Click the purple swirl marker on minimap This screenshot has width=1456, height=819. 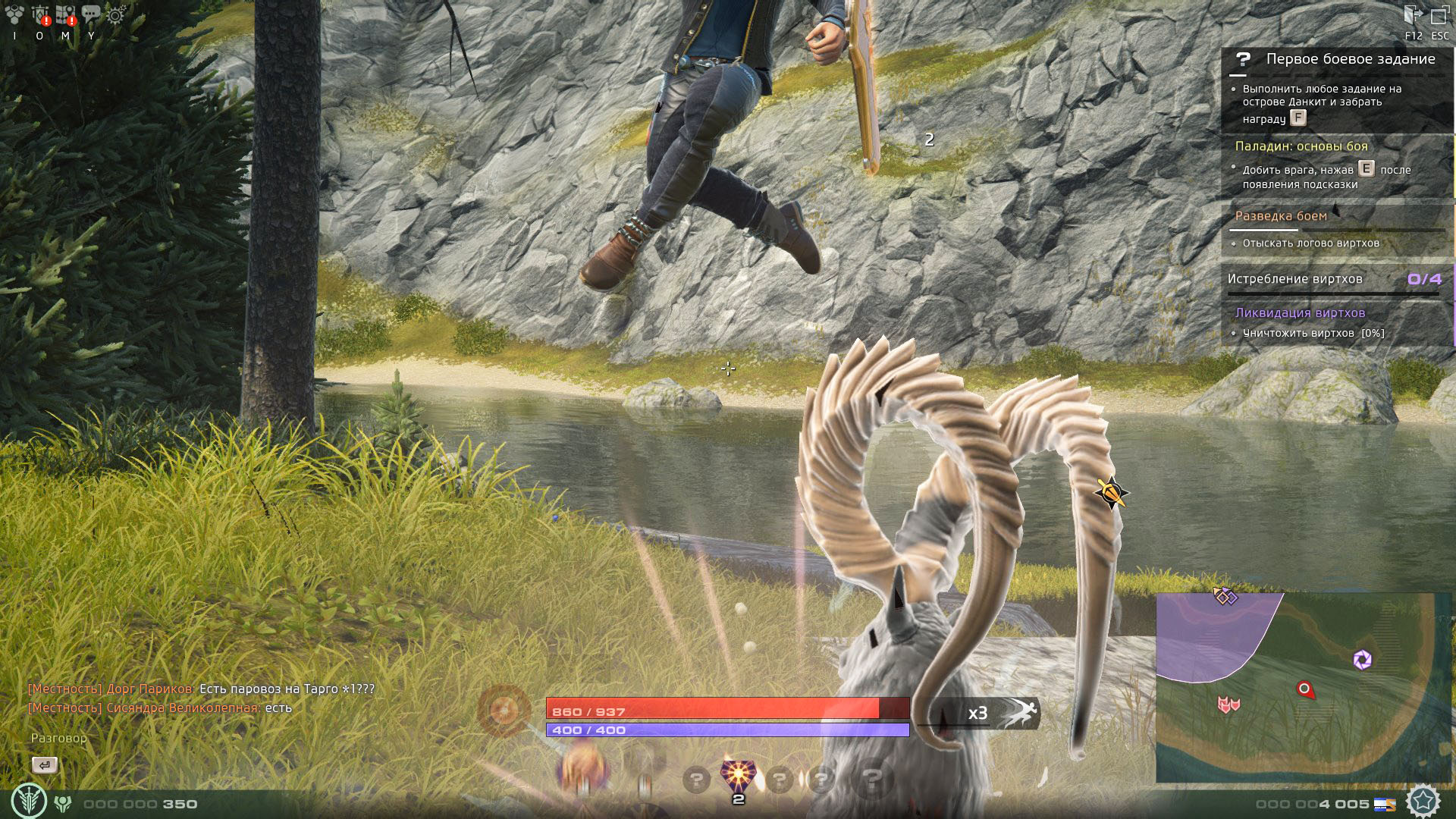[1362, 660]
